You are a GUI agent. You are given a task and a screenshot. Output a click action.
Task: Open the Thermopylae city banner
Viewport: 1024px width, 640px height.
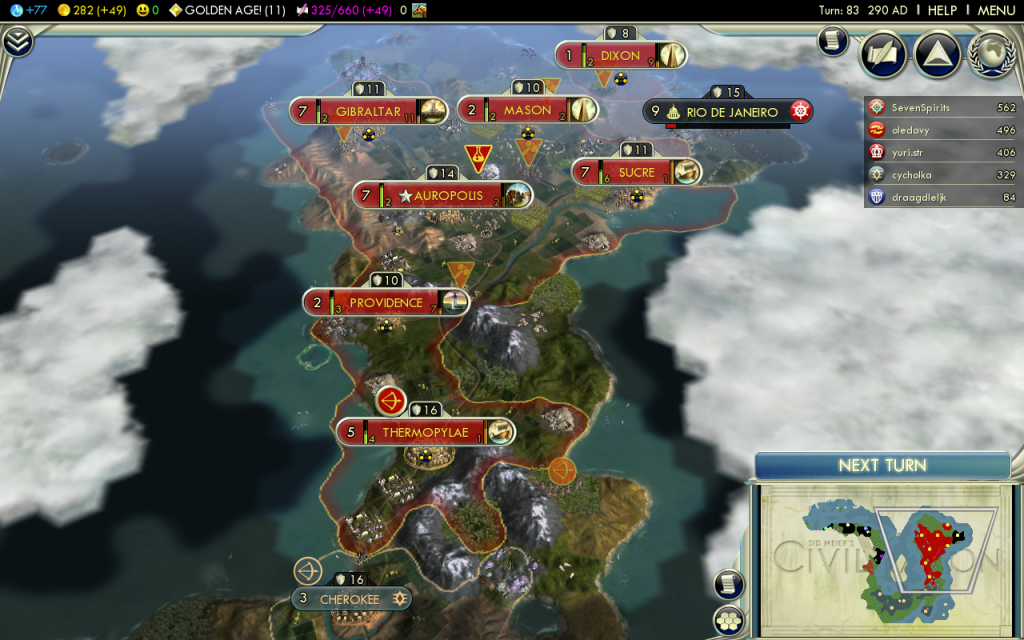coord(425,432)
